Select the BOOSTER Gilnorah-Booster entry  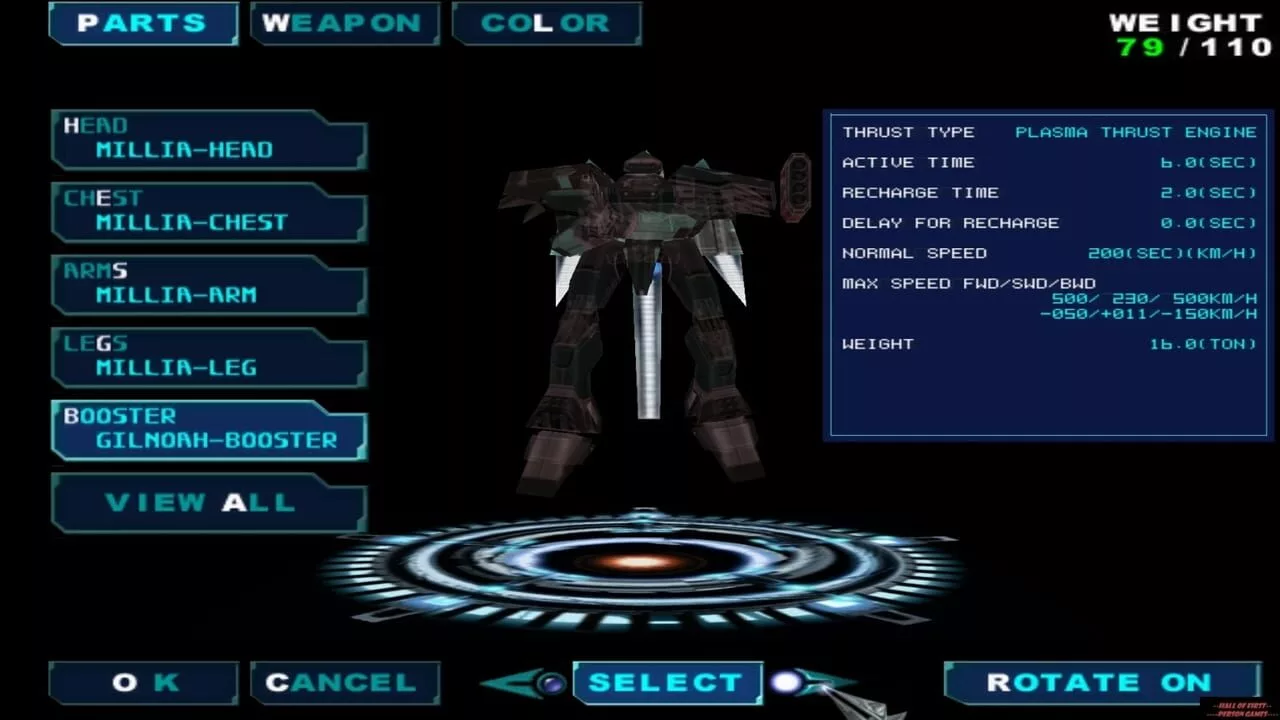click(x=209, y=430)
